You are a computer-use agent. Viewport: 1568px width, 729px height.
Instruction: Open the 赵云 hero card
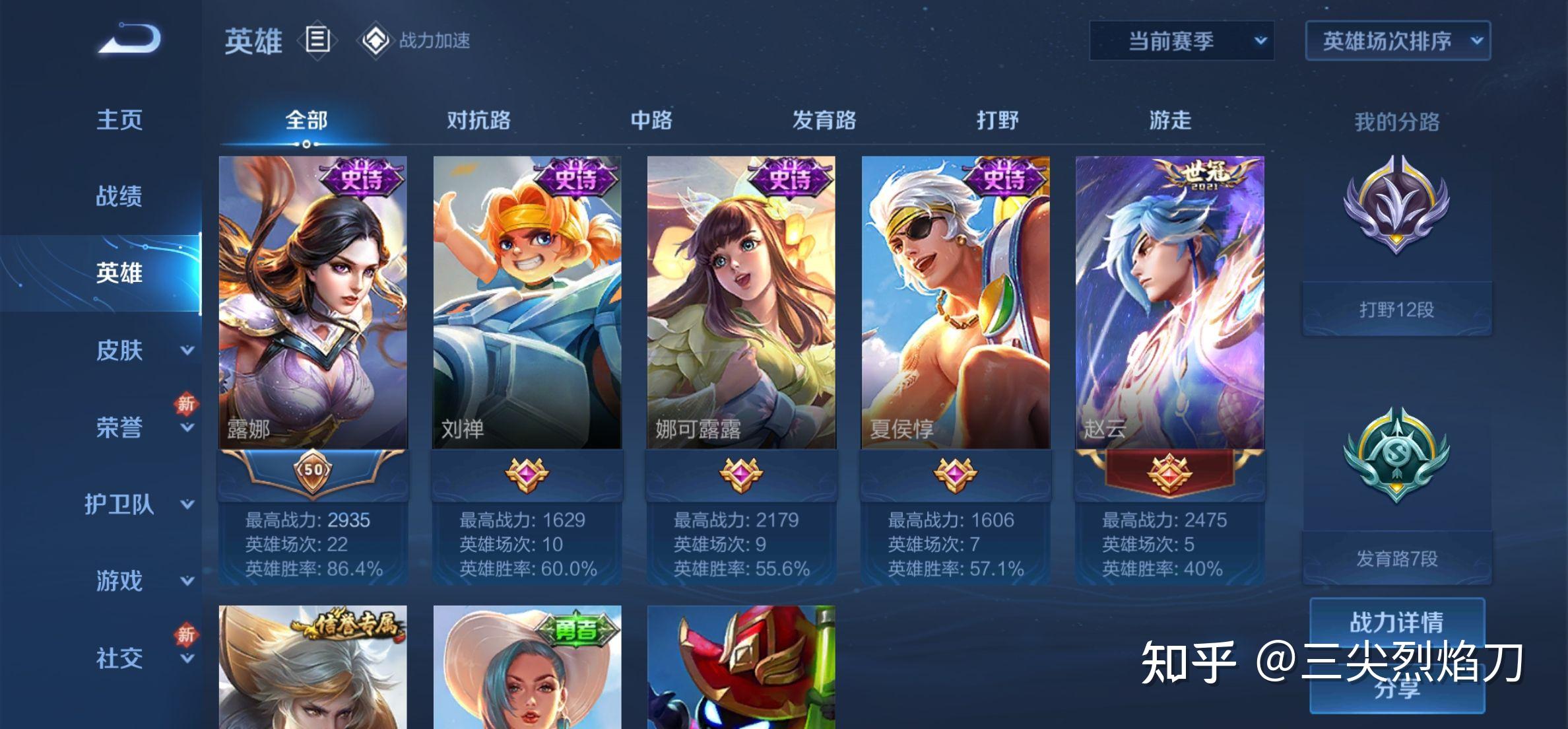1170,304
